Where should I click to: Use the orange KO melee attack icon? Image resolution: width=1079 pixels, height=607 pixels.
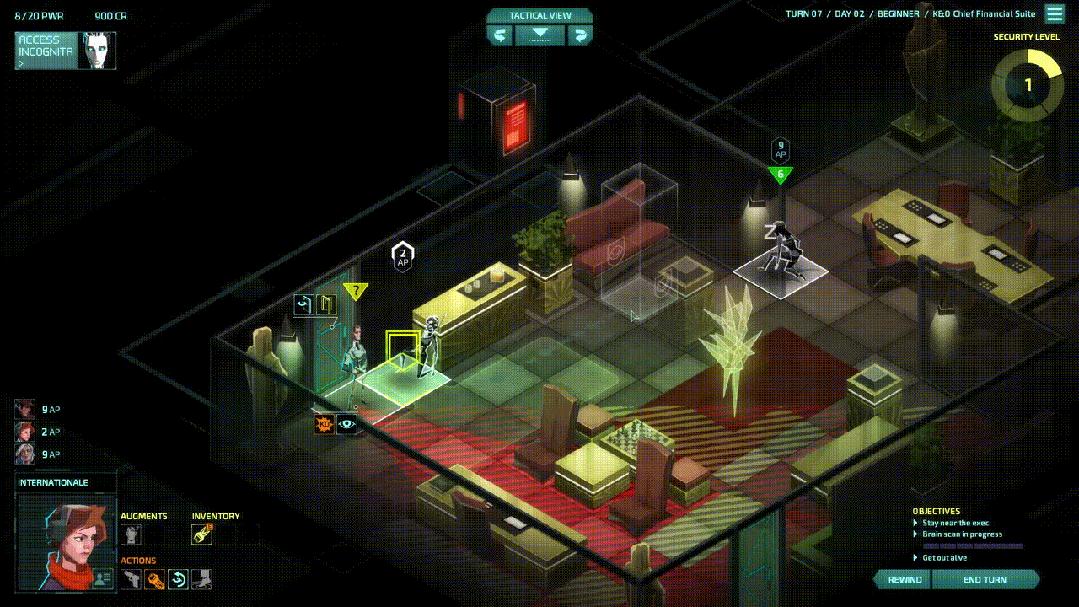tap(324, 424)
